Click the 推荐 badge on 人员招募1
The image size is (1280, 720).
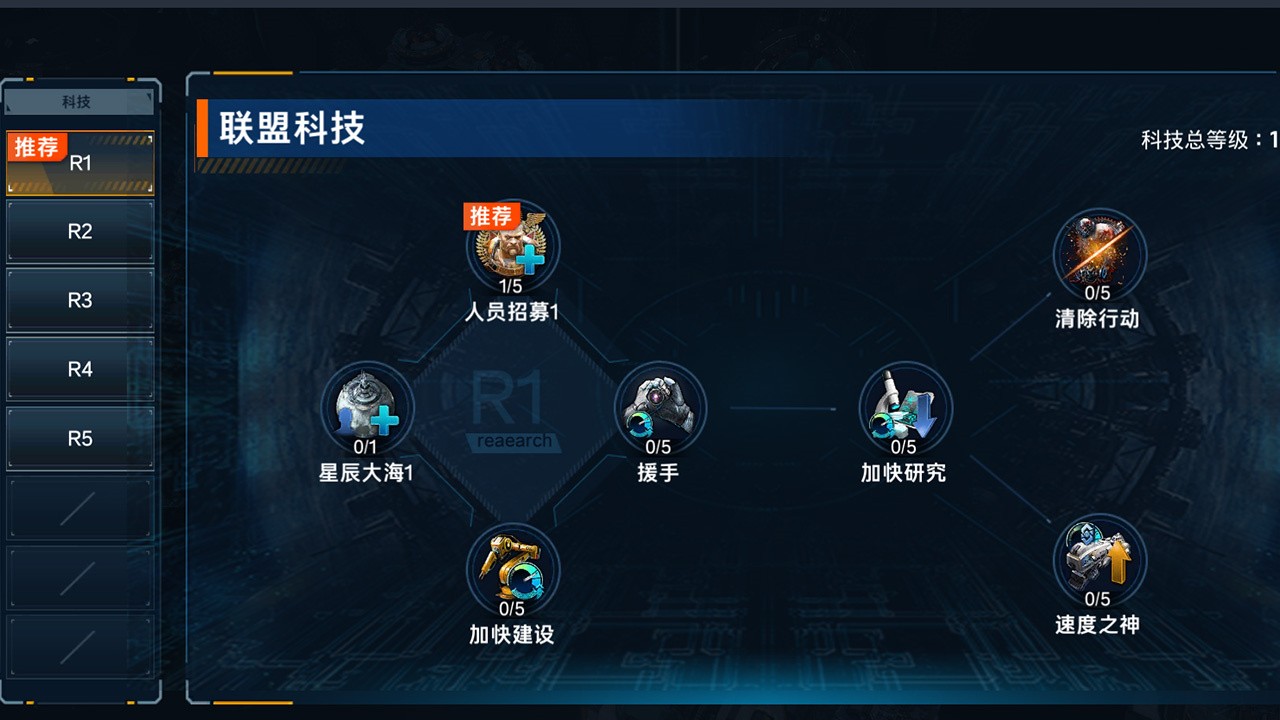click(490, 216)
